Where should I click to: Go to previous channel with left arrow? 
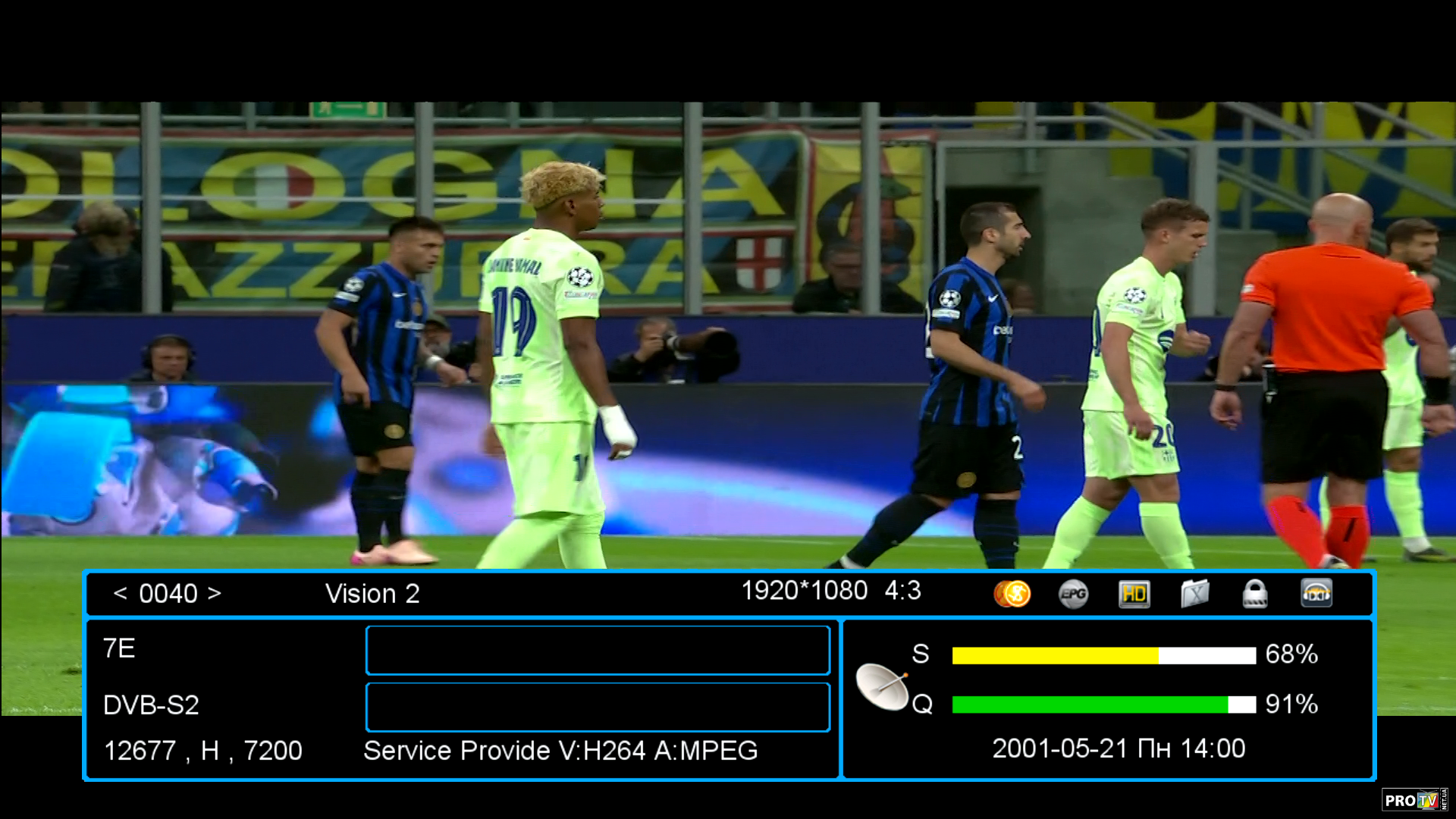coord(120,594)
